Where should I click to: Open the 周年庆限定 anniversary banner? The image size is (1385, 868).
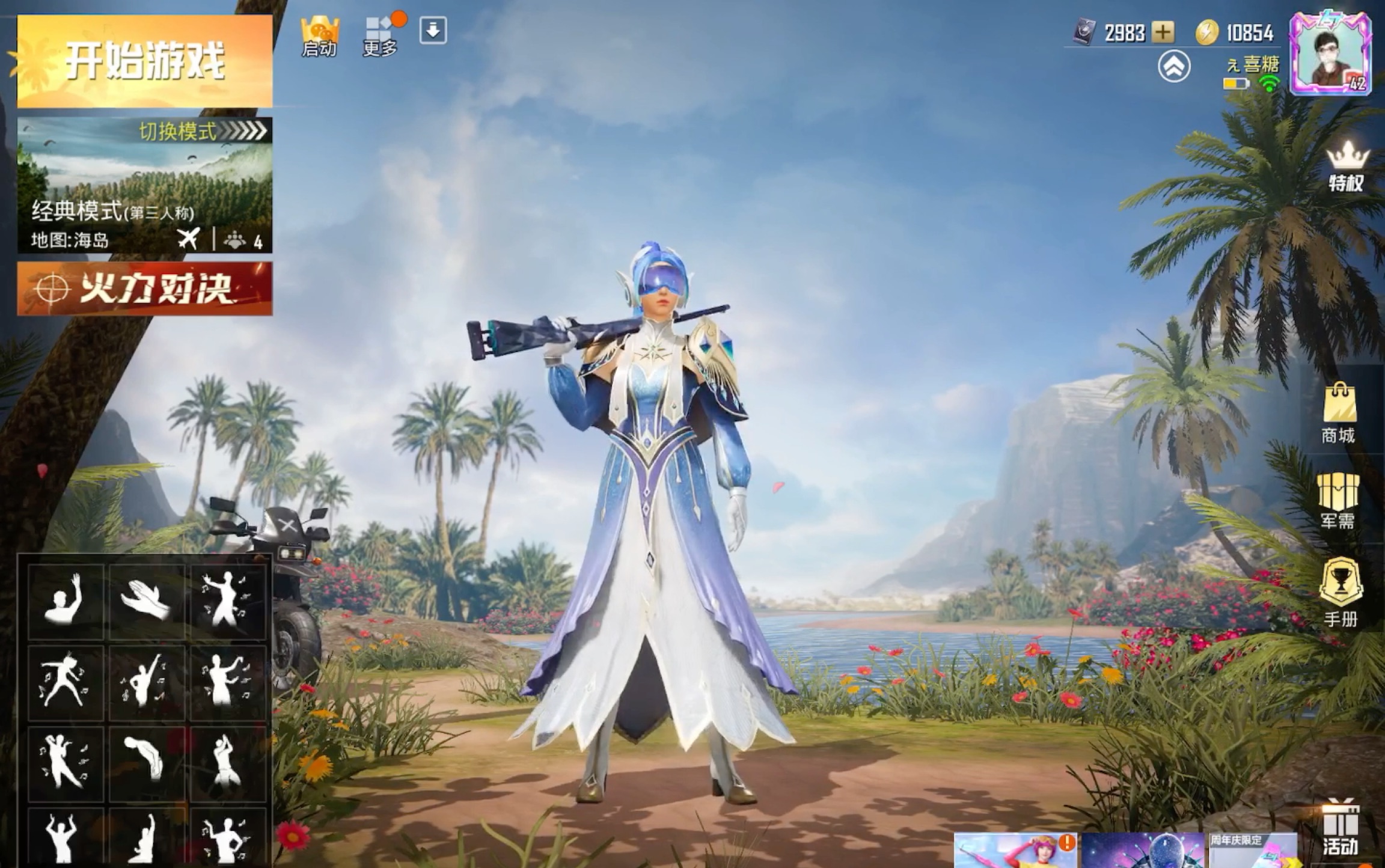pyautogui.click(x=1253, y=851)
